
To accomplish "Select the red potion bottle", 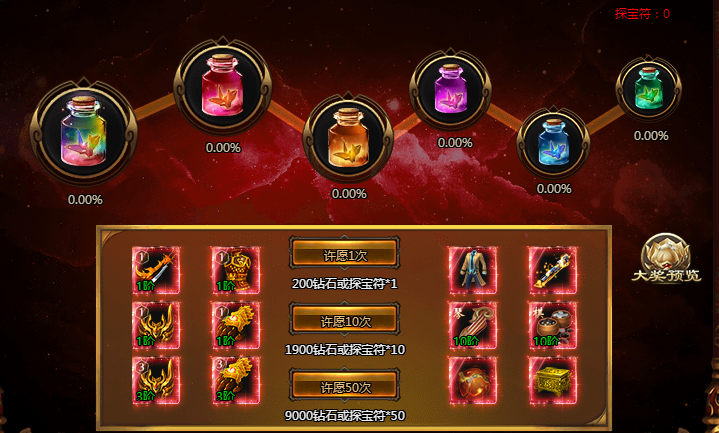I will [x=224, y=85].
